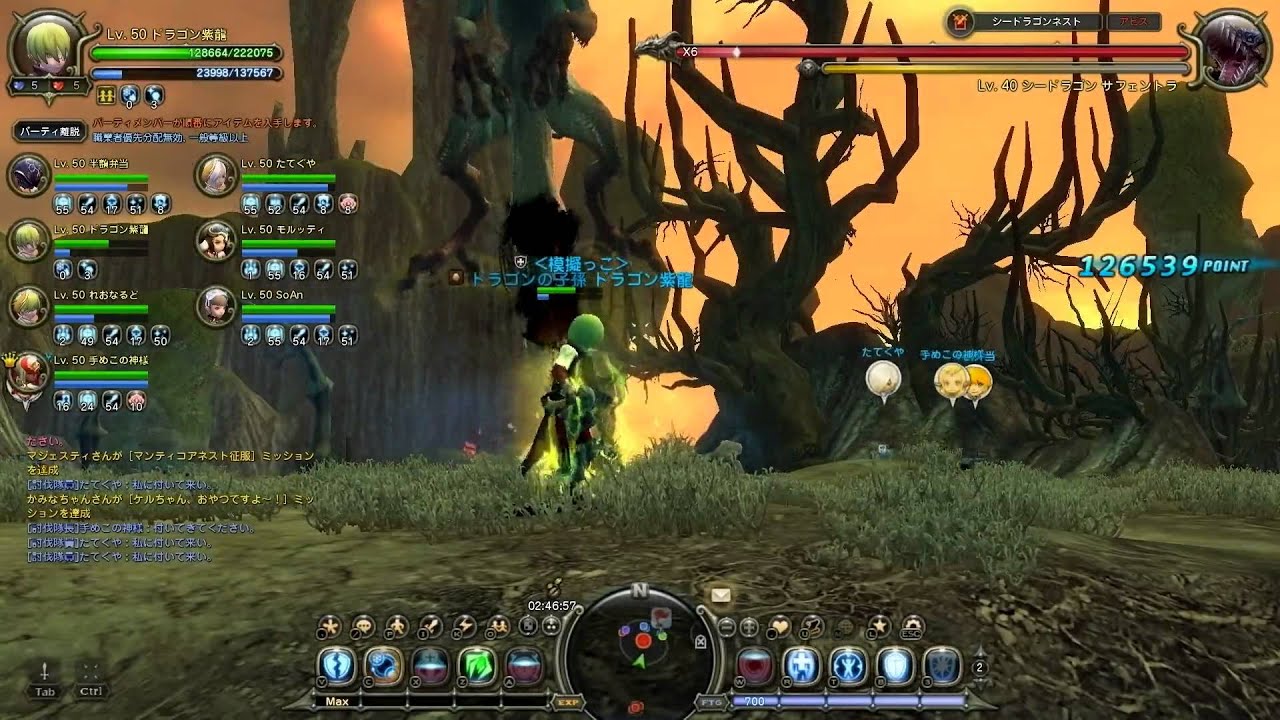This screenshot has width=1280, height=720.
Task: Open the system menu via the ESC icon
Action: tap(912, 627)
